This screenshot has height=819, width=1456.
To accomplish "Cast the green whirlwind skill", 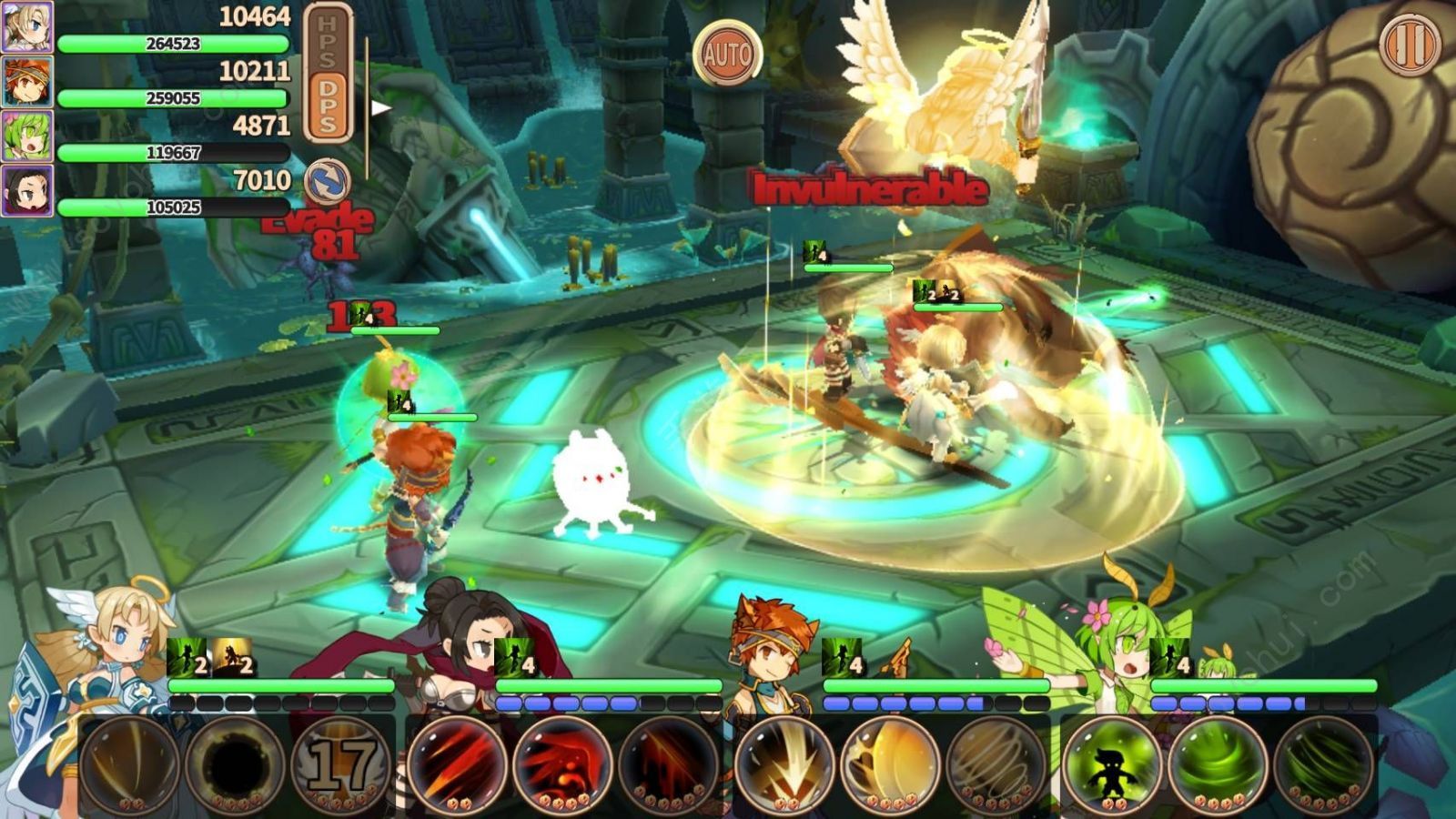I will point(1217,764).
